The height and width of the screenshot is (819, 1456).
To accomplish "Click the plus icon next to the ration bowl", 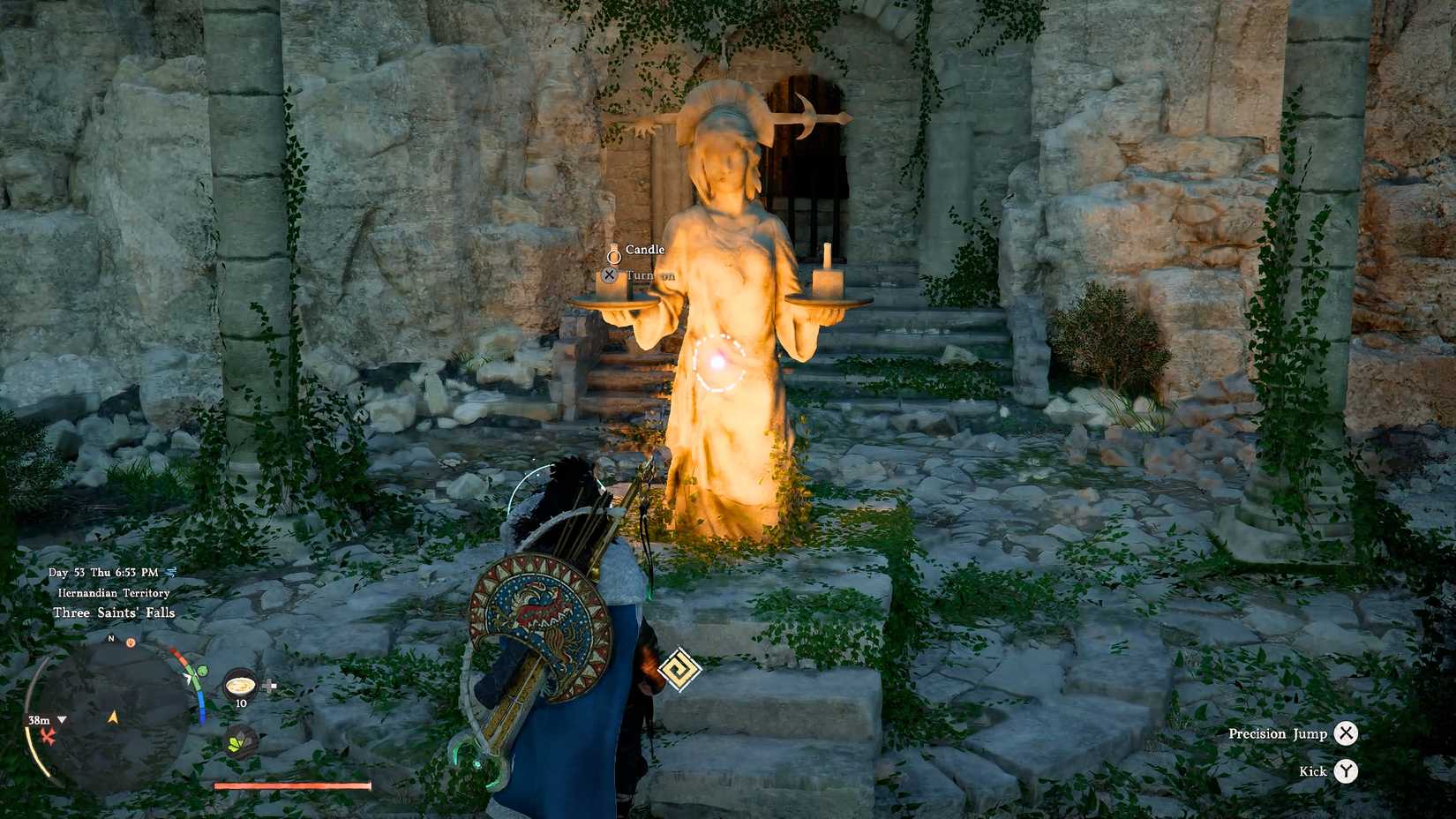I will pyautogui.click(x=268, y=683).
